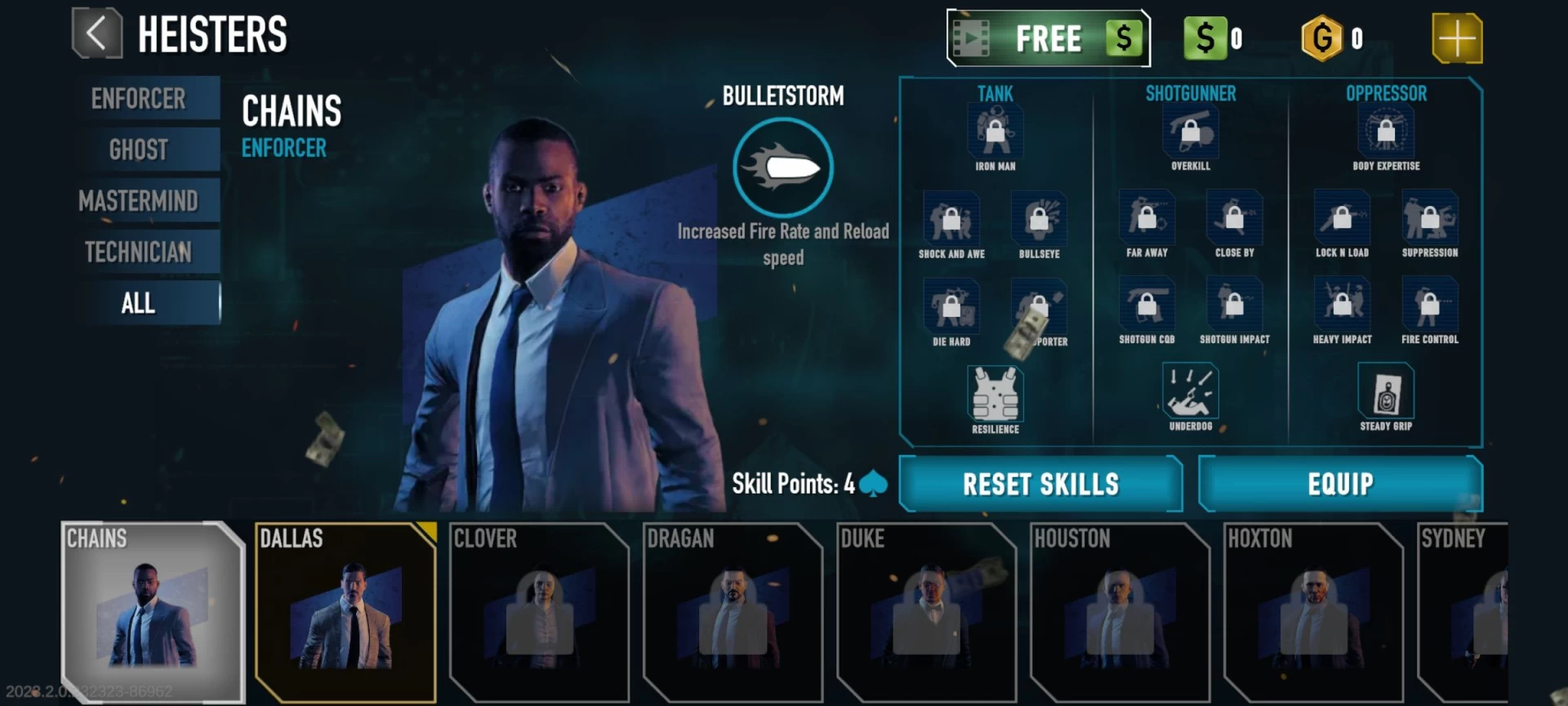
Task: Choose the ALL heisters filter
Action: tap(139, 303)
